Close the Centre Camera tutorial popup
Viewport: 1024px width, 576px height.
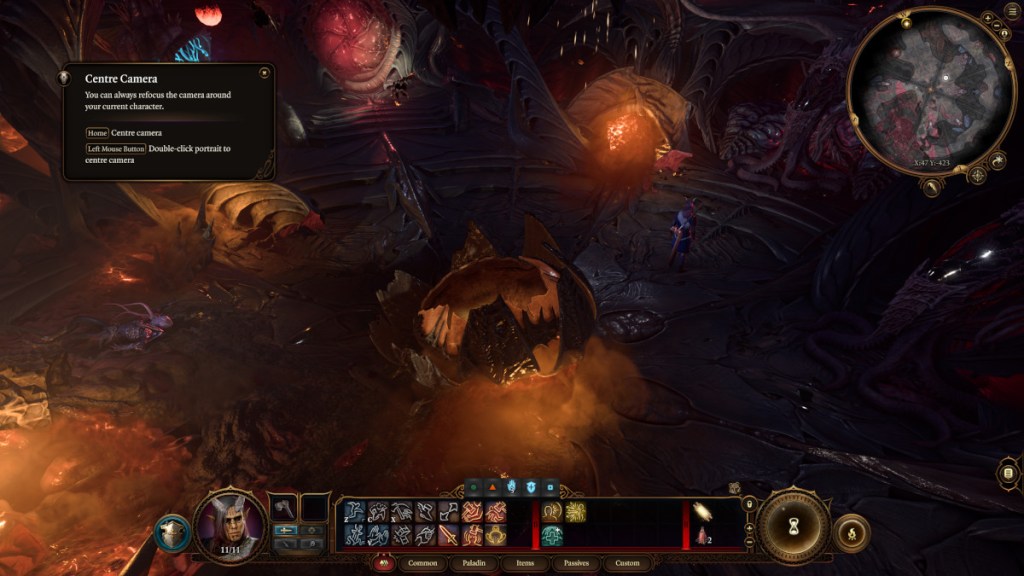[x=263, y=73]
